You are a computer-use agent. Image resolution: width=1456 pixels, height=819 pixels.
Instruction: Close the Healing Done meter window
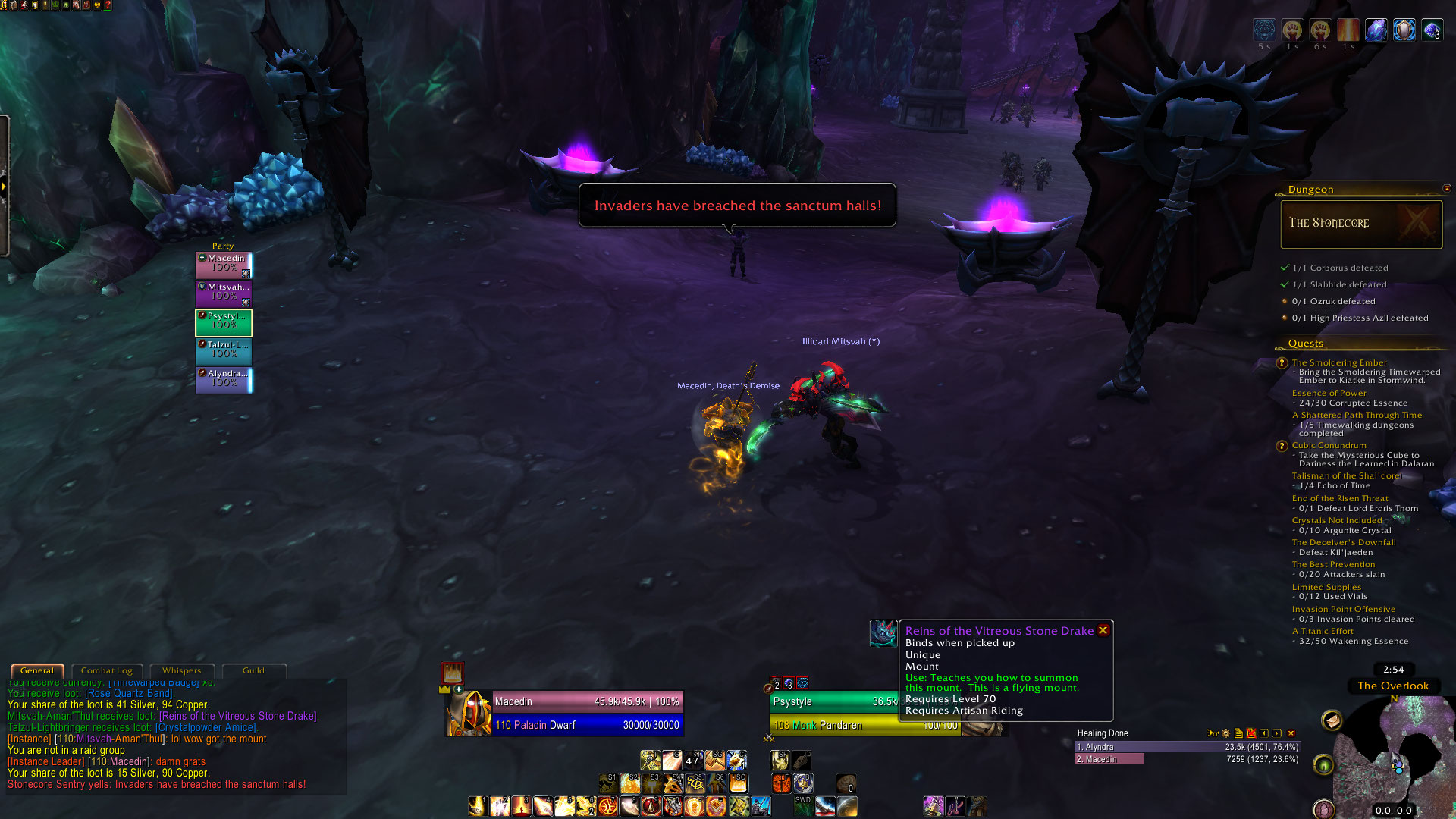(x=1291, y=733)
